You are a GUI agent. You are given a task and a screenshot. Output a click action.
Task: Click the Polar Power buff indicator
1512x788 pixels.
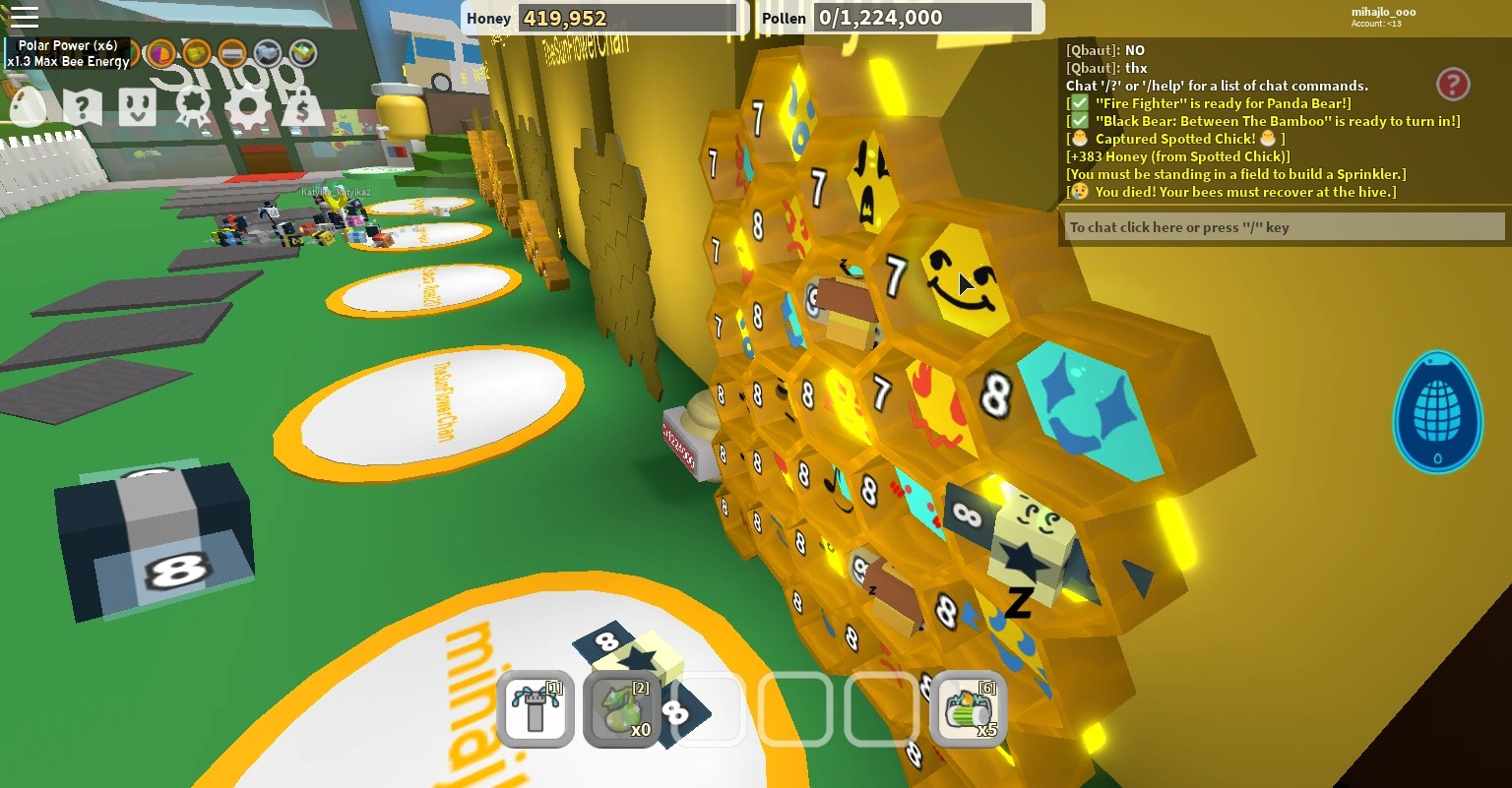click(x=69, y=54)
